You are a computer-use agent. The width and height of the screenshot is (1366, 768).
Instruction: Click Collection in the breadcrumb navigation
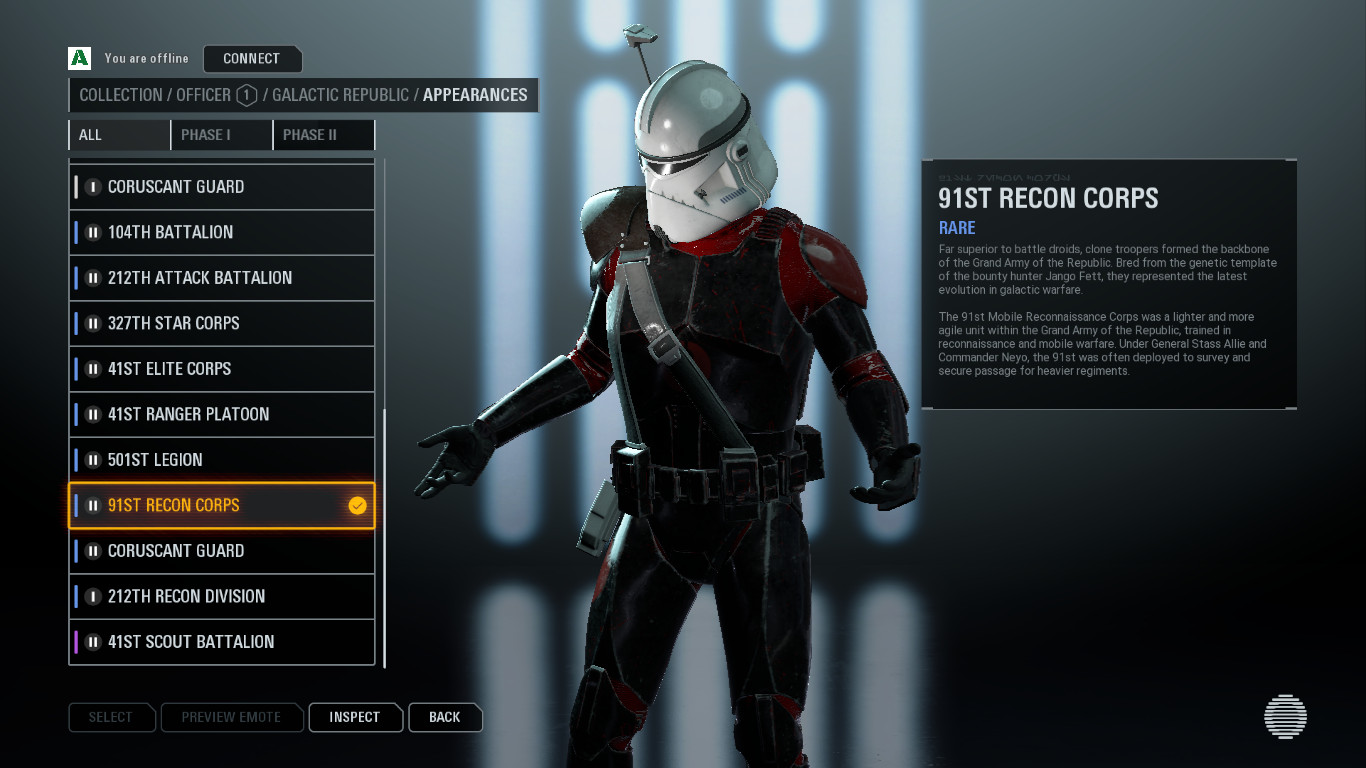click(119, 95)
